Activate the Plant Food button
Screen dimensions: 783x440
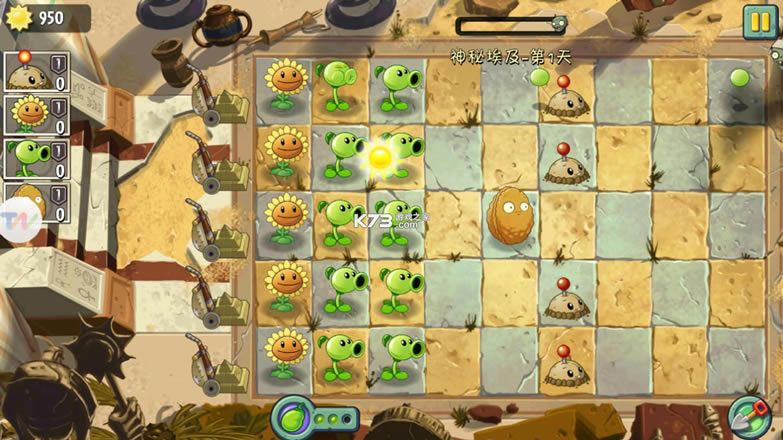point(292,416)
